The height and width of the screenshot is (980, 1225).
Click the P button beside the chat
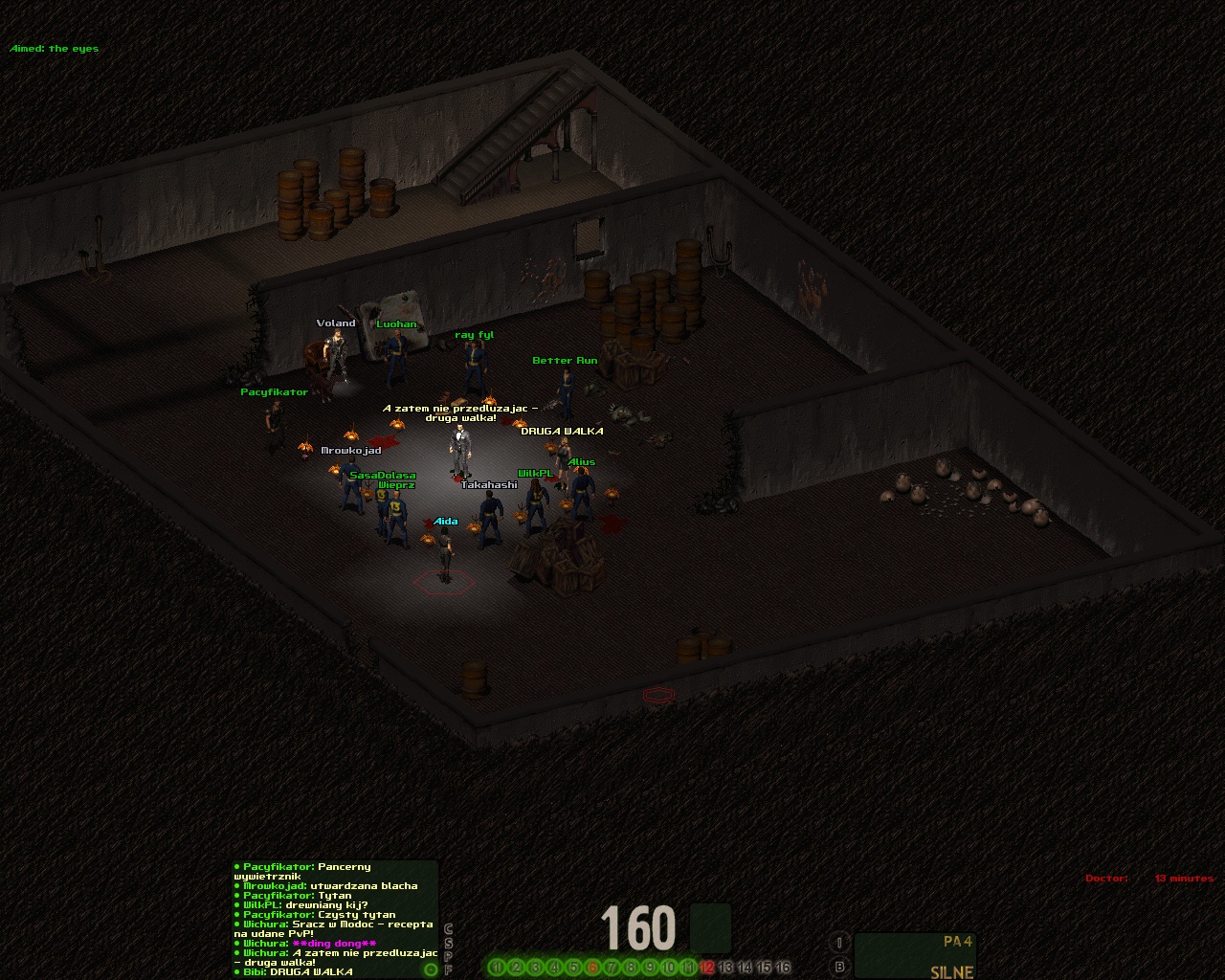click(x=448, y=956)
